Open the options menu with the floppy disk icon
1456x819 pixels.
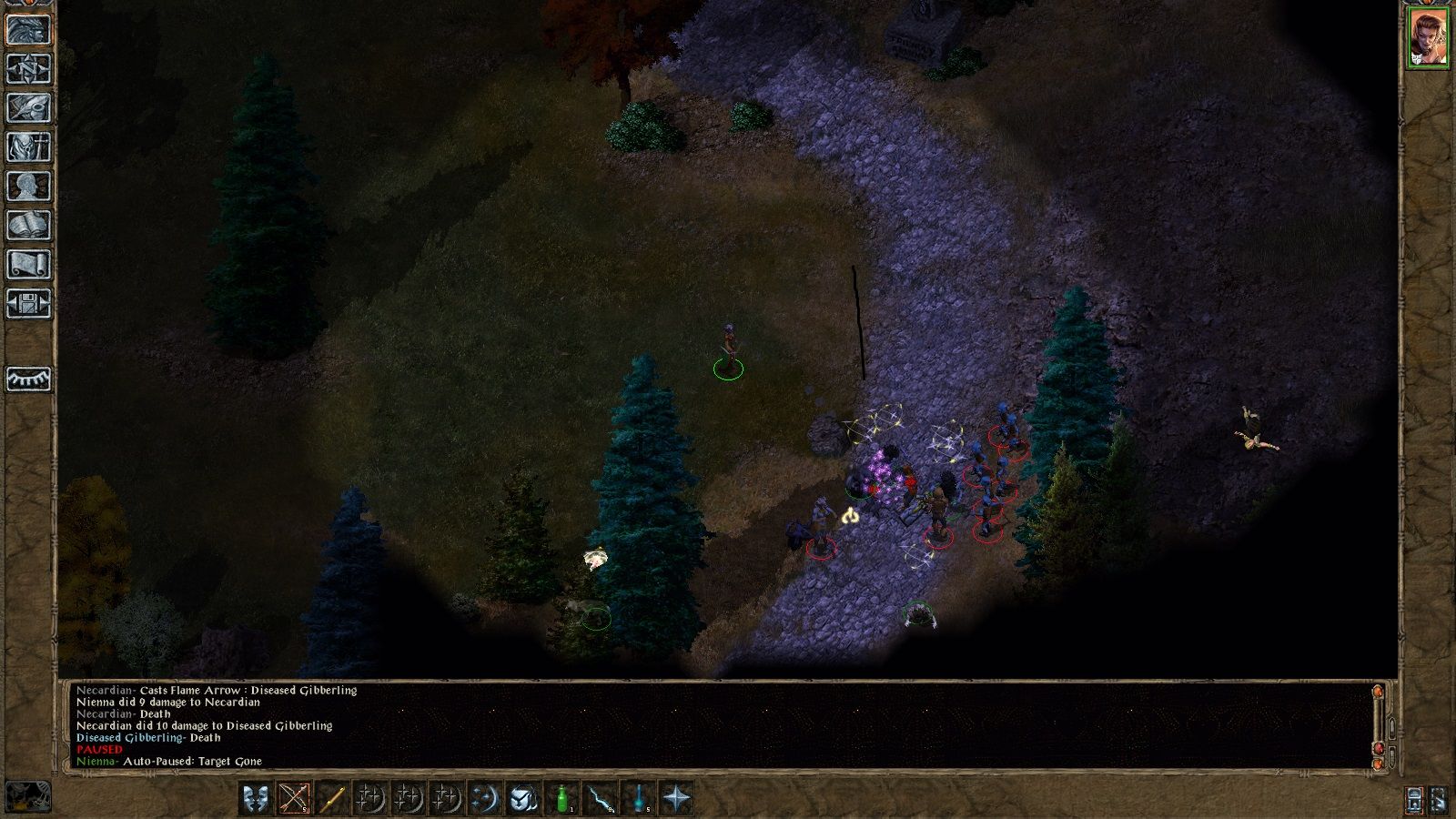coord(28,303)
